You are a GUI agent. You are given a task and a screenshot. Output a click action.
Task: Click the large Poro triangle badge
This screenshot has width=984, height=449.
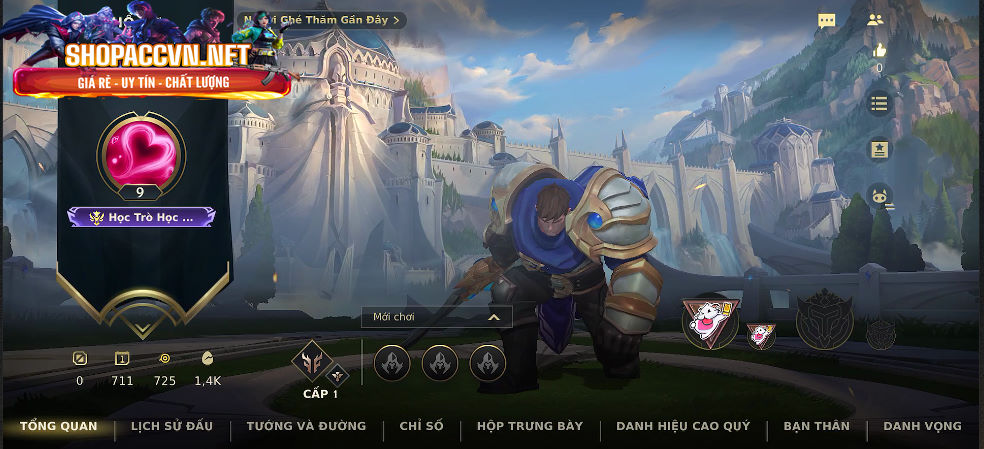pos(710,320)
